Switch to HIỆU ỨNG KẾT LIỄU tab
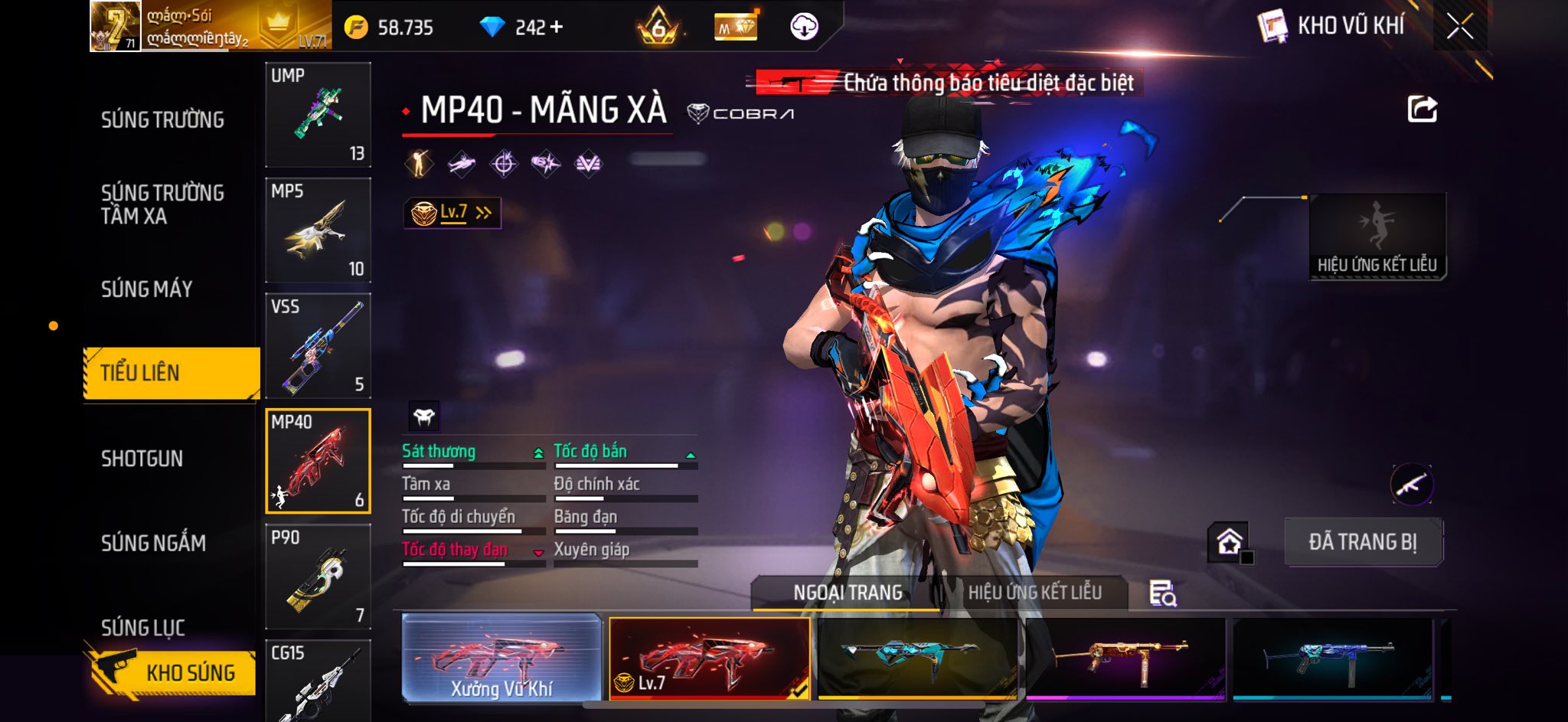Viewport: 1568px width, 722px height. click(1034, 593)
